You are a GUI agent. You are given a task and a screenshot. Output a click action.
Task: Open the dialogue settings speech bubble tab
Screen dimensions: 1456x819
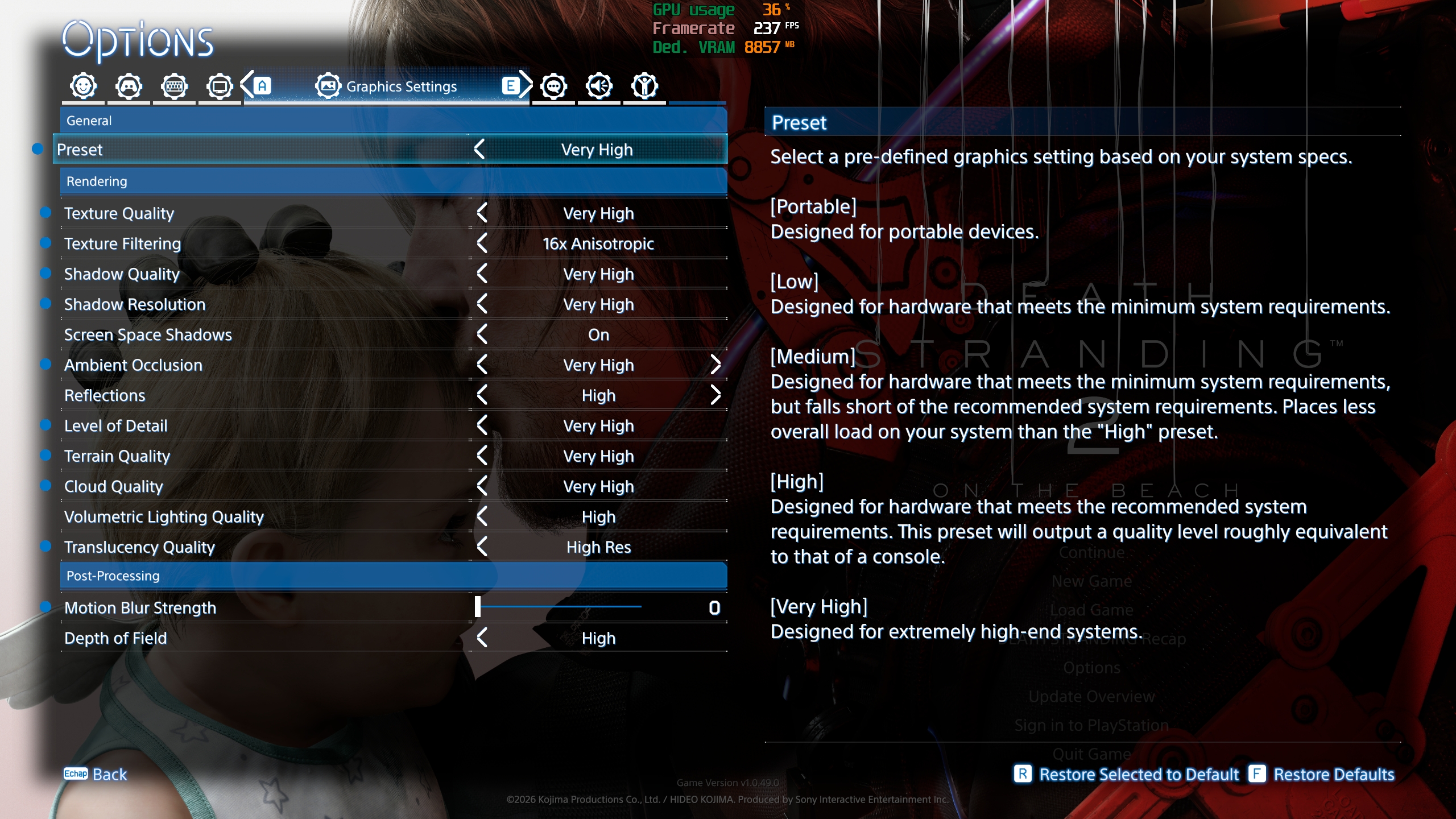click(553, 85)
